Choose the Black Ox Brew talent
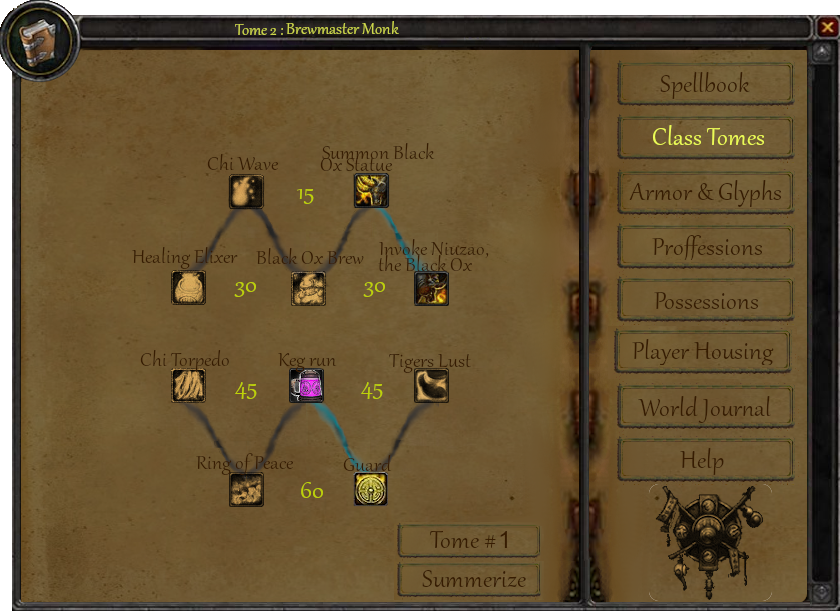The width and height of the screenshot is (840, 611). 308,288
